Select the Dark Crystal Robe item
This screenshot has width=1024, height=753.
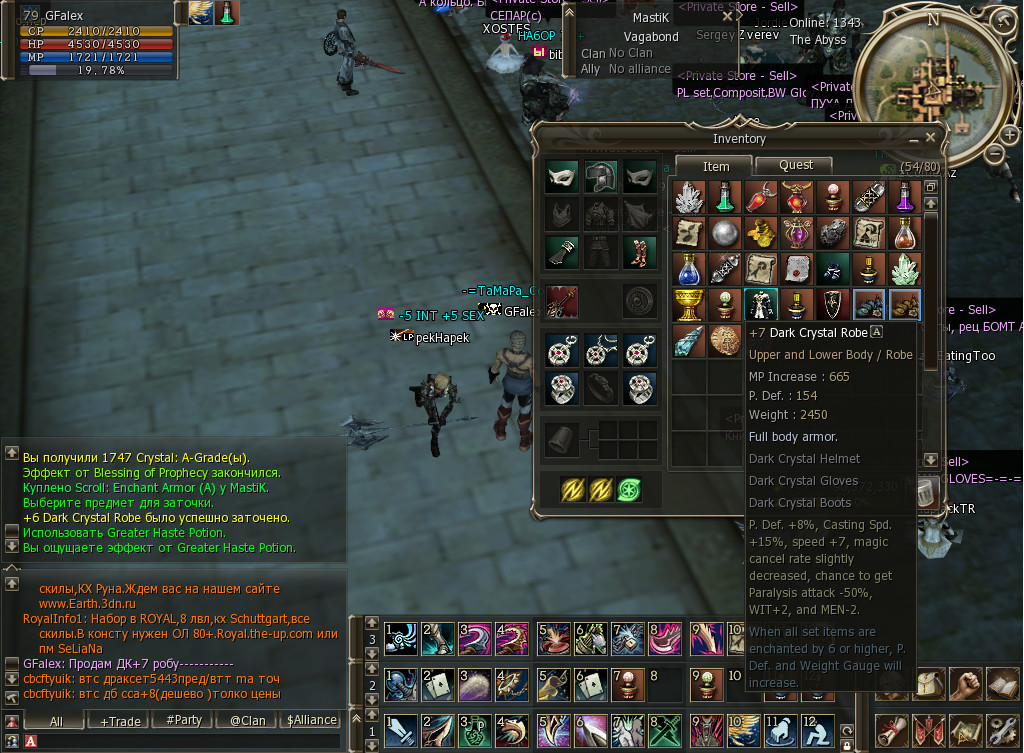tap(760, 305)
